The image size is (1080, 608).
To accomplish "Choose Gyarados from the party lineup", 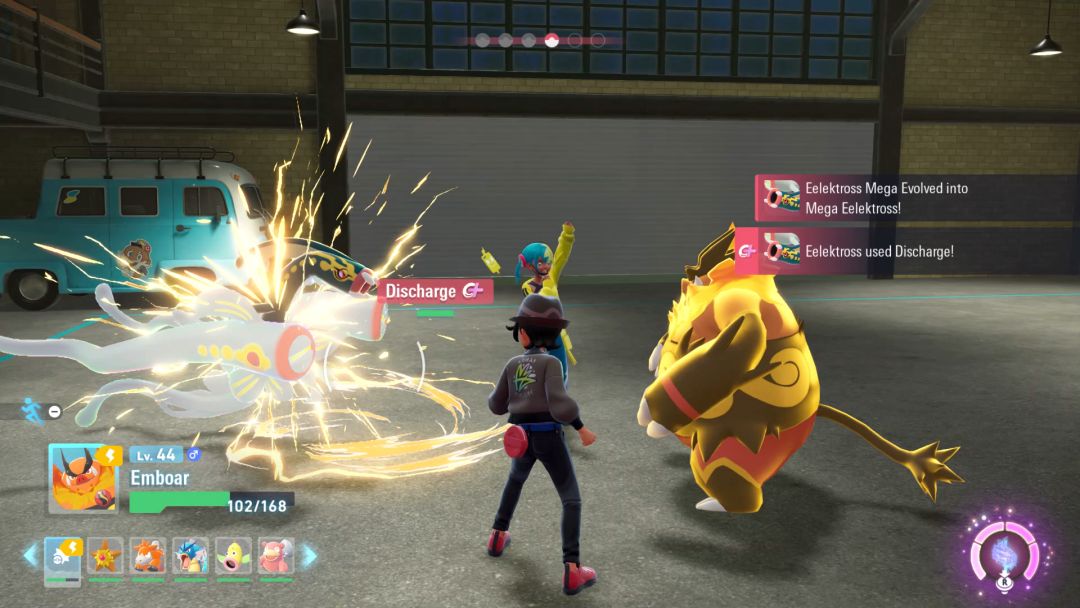I will click(x=190, y=556).
